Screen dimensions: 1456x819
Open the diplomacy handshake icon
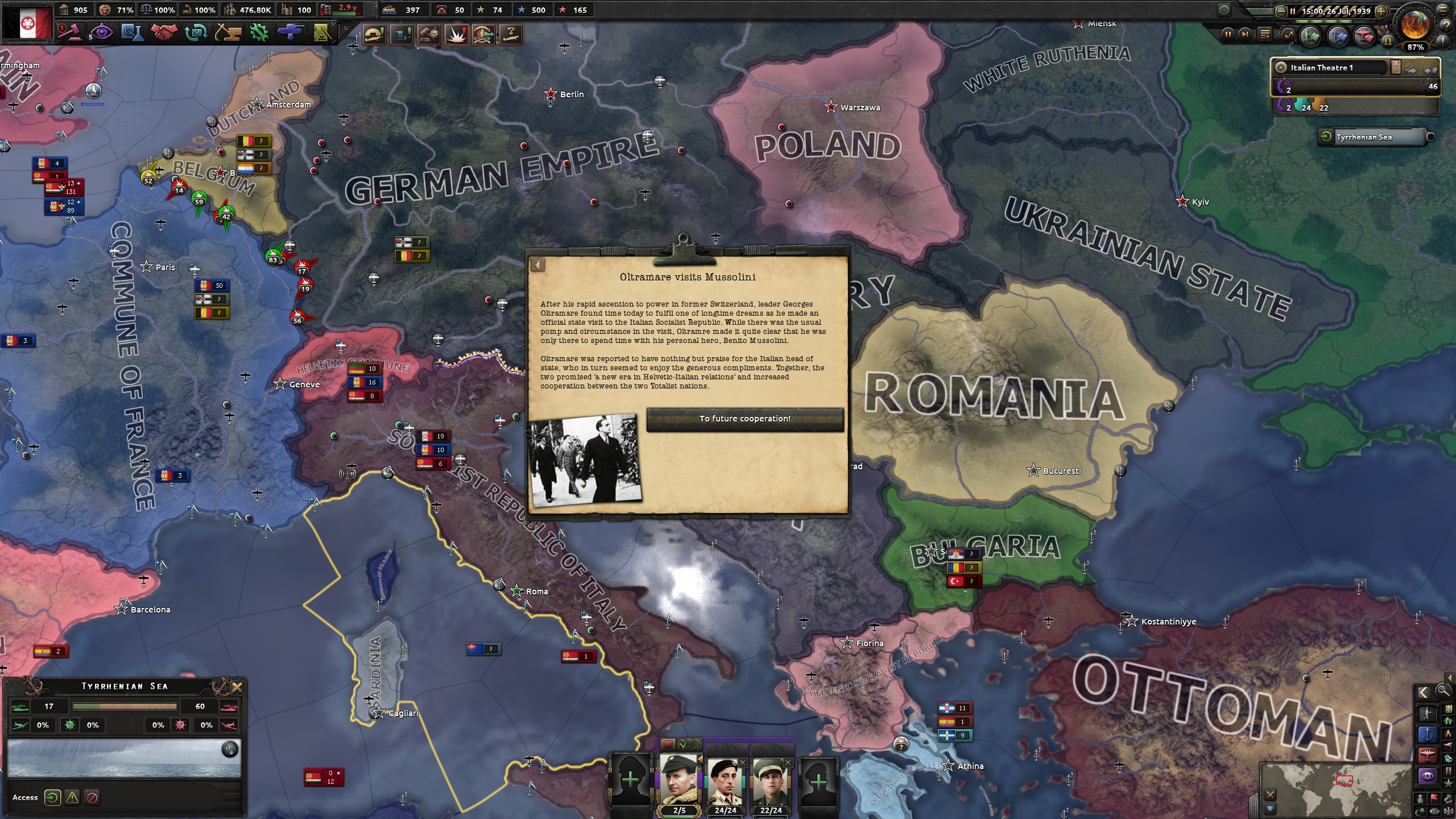[x=163, y=32]
